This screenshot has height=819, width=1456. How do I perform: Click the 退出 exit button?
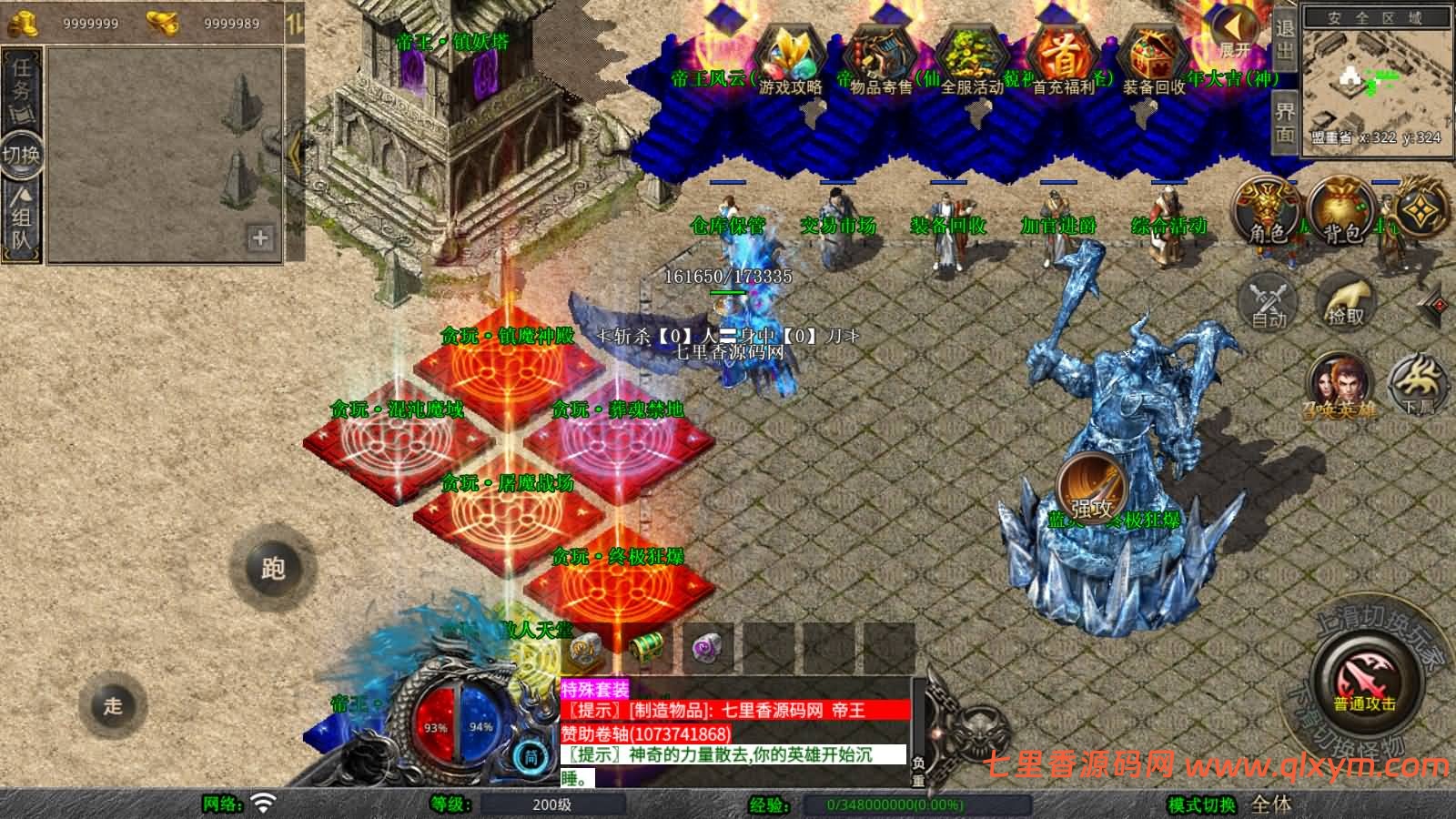1284,40
